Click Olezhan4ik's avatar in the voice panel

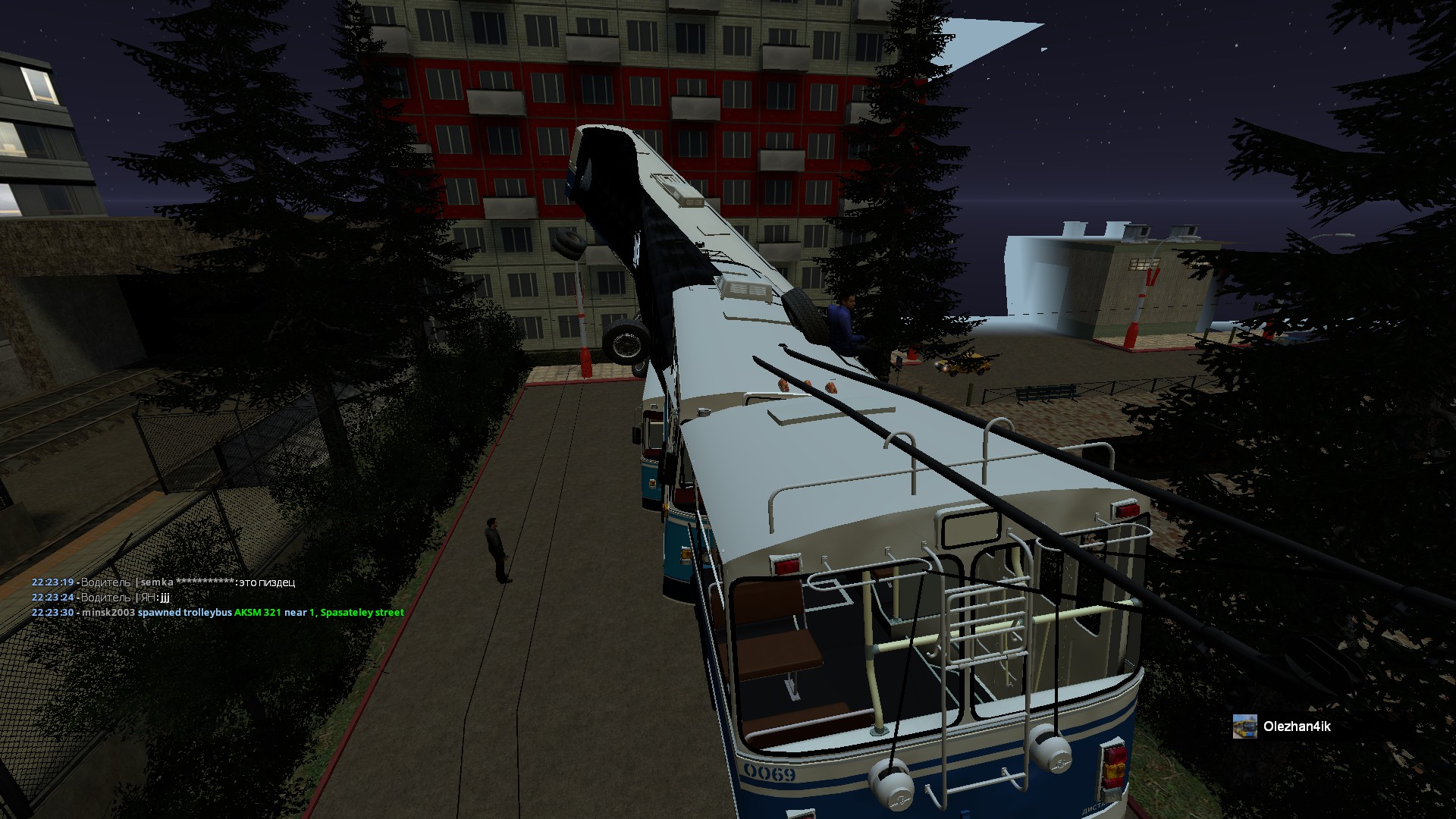(x=1244, y=726)
